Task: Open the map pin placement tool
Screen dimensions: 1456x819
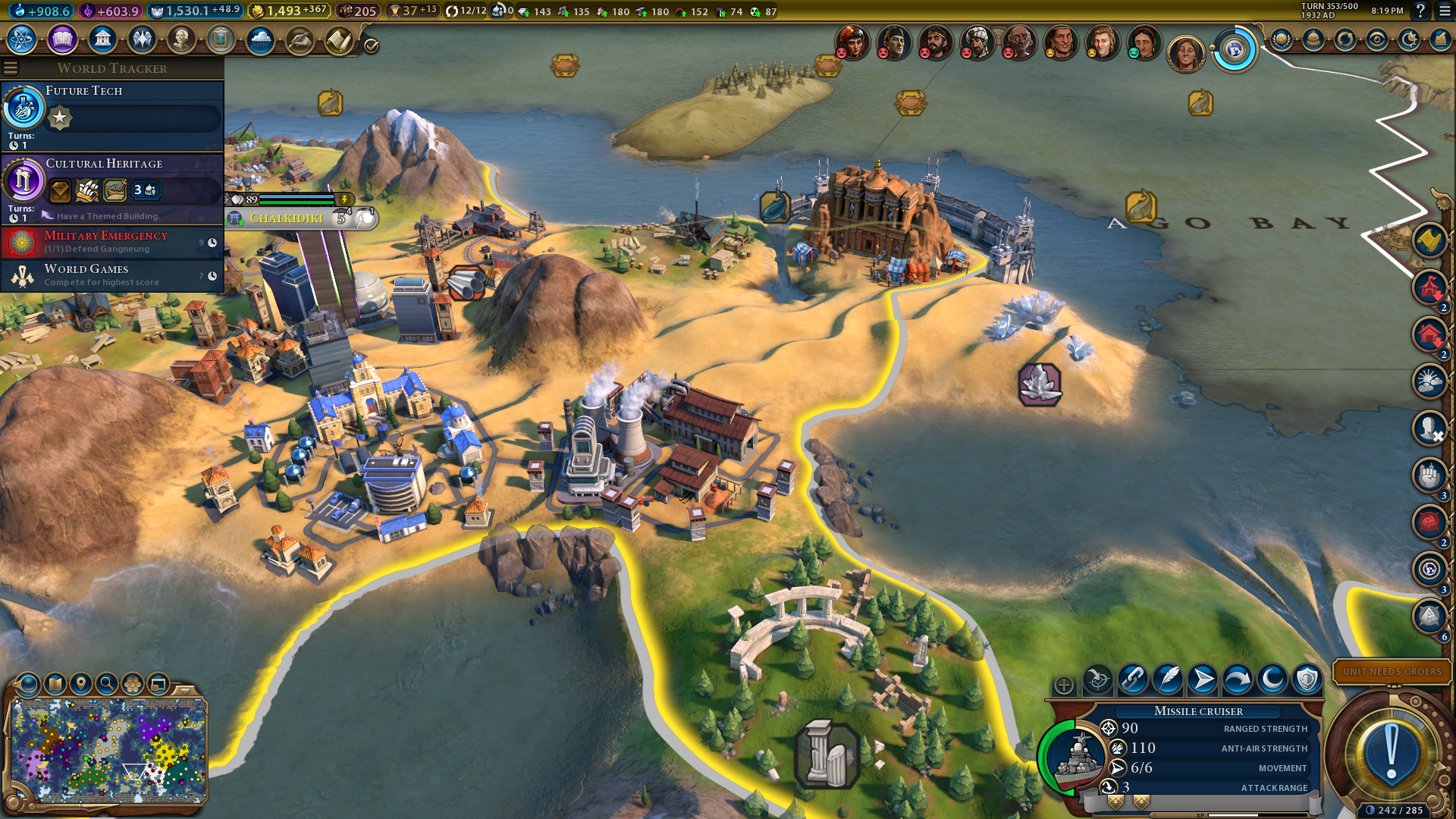Action: pyautogui.click(x=81, y=684)
